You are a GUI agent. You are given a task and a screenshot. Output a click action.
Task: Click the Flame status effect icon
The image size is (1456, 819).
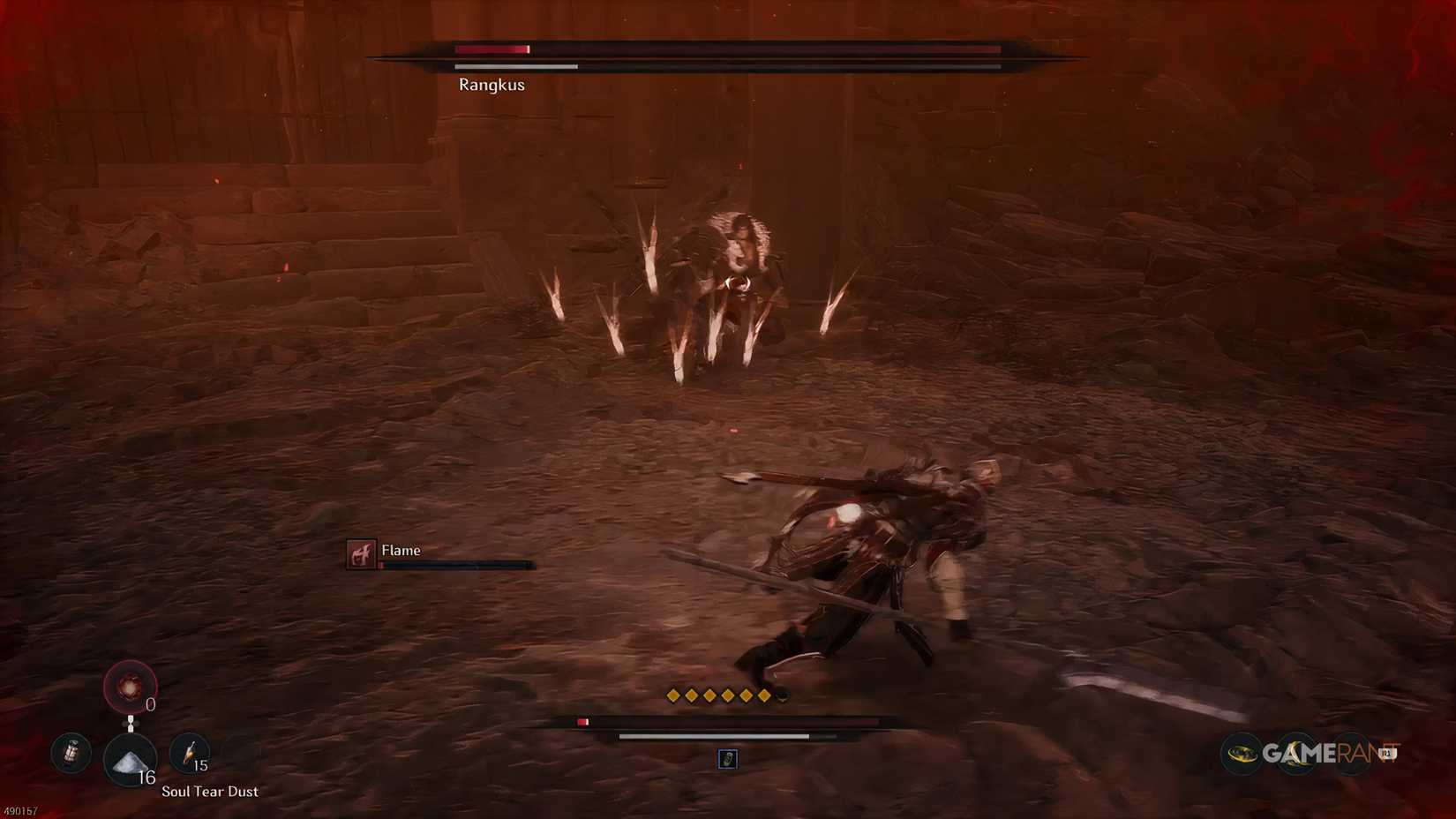[360, 555]
